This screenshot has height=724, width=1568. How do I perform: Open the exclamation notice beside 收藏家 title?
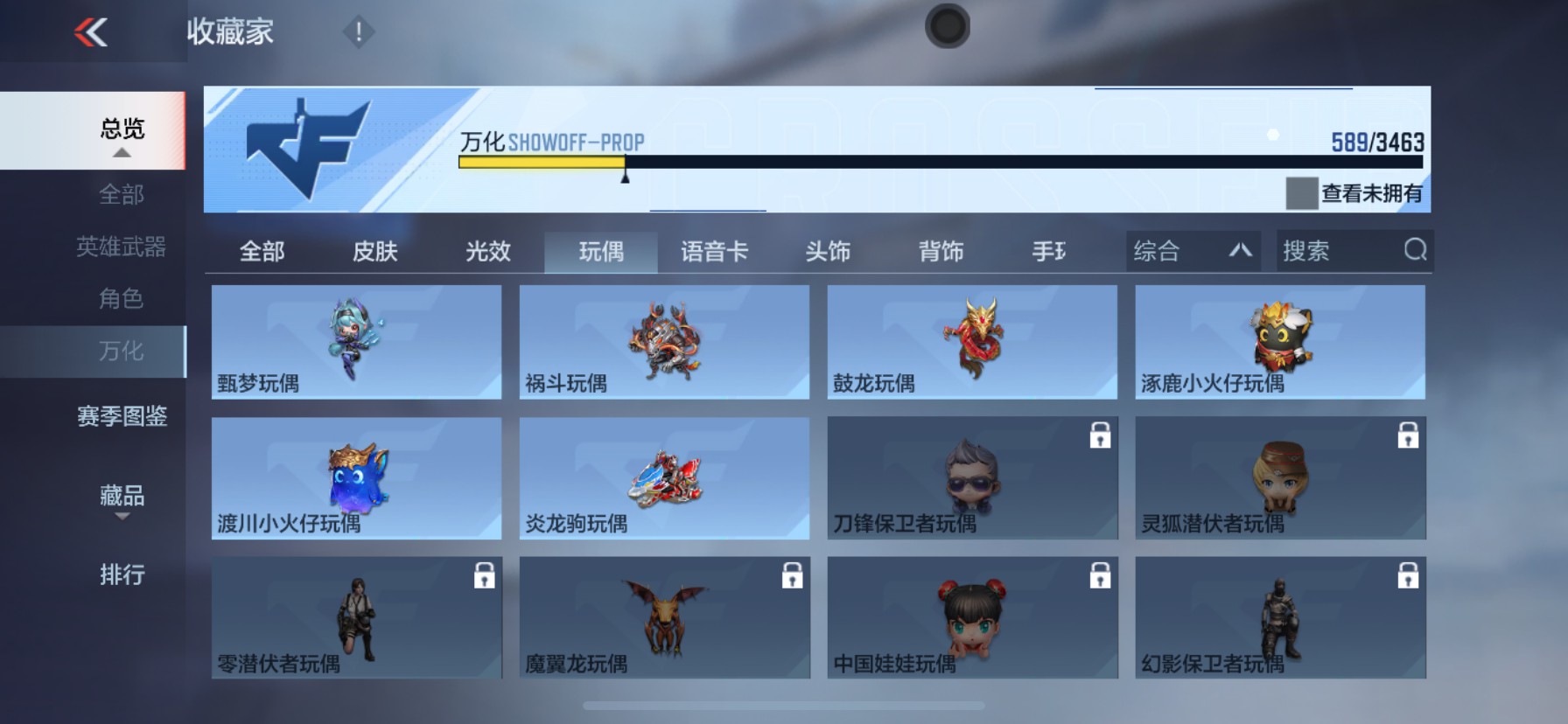pyautogui.click(x=357, y=33)
